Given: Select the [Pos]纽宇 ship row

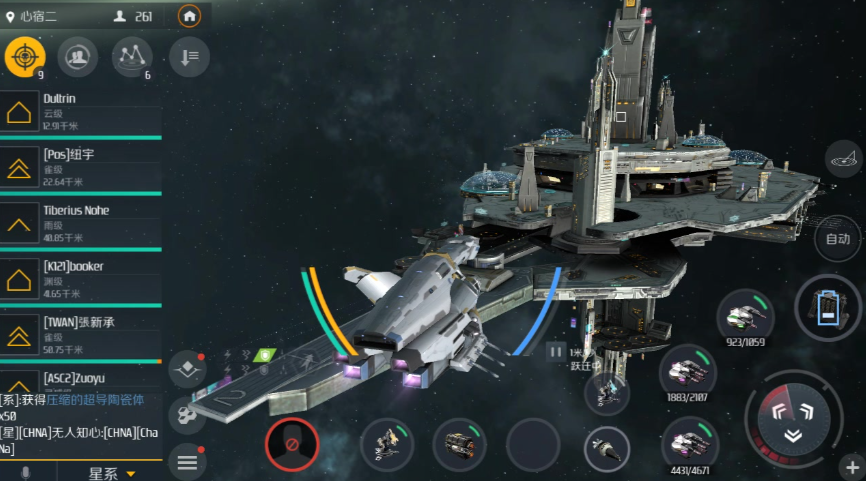Looking at the screenshot, I should click(80, 167).
